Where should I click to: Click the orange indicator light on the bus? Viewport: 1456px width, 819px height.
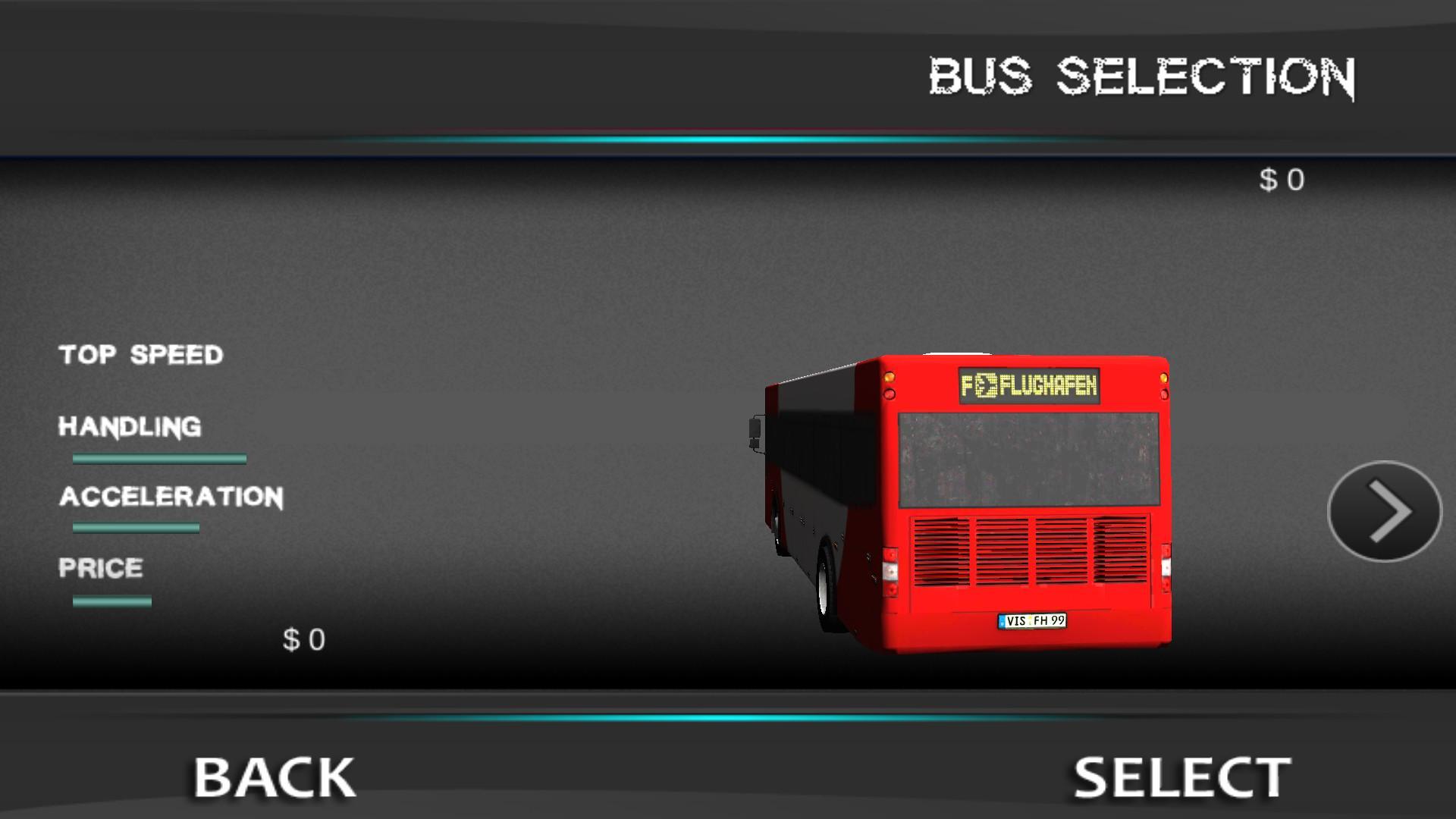(x=890, y=377)
